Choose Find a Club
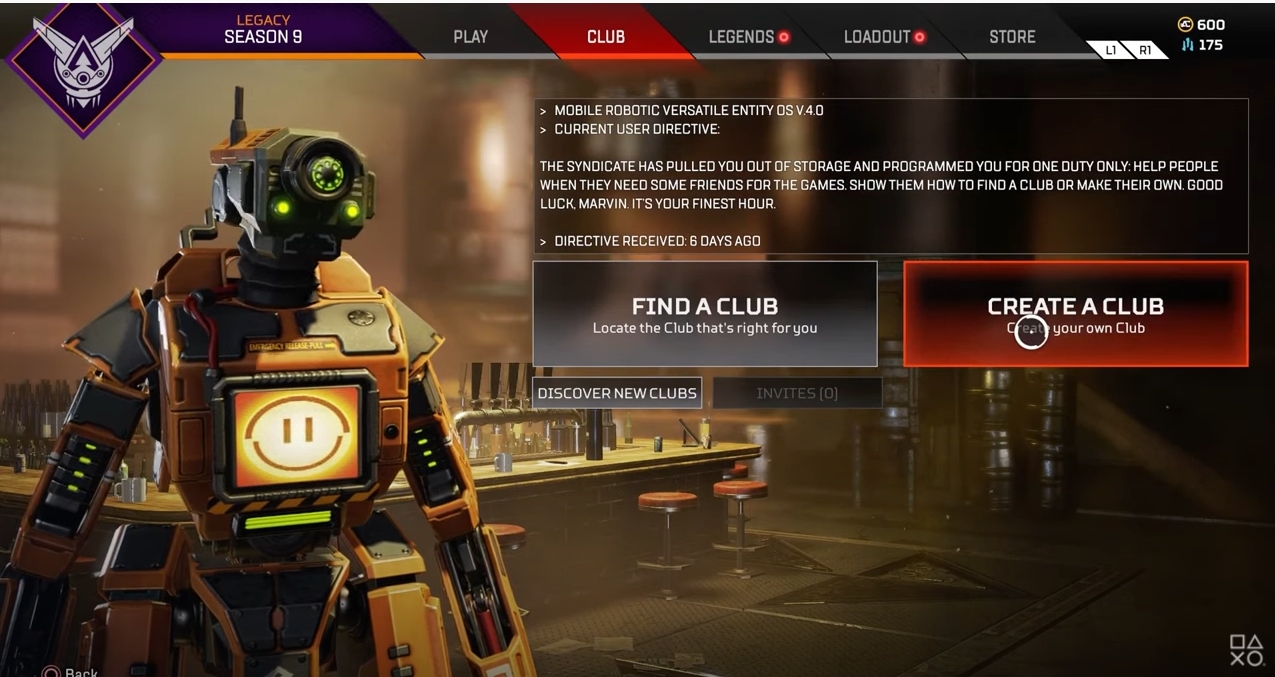1275x677 pixels. pos(704,314)
